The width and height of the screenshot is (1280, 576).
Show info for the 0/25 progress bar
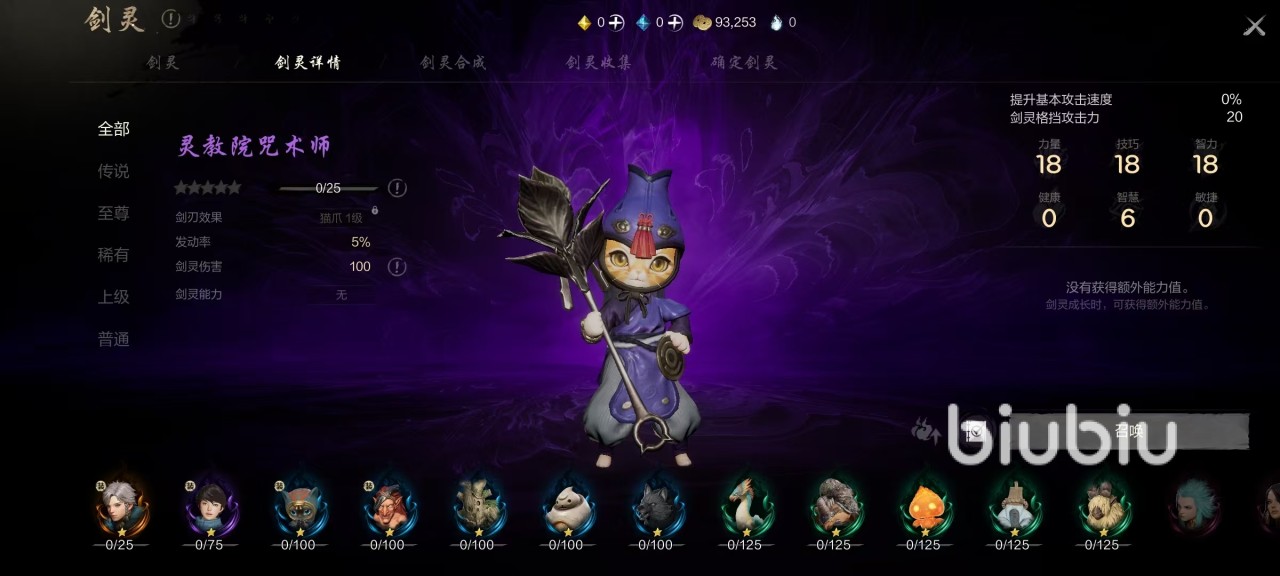click(x=397, y=188)
